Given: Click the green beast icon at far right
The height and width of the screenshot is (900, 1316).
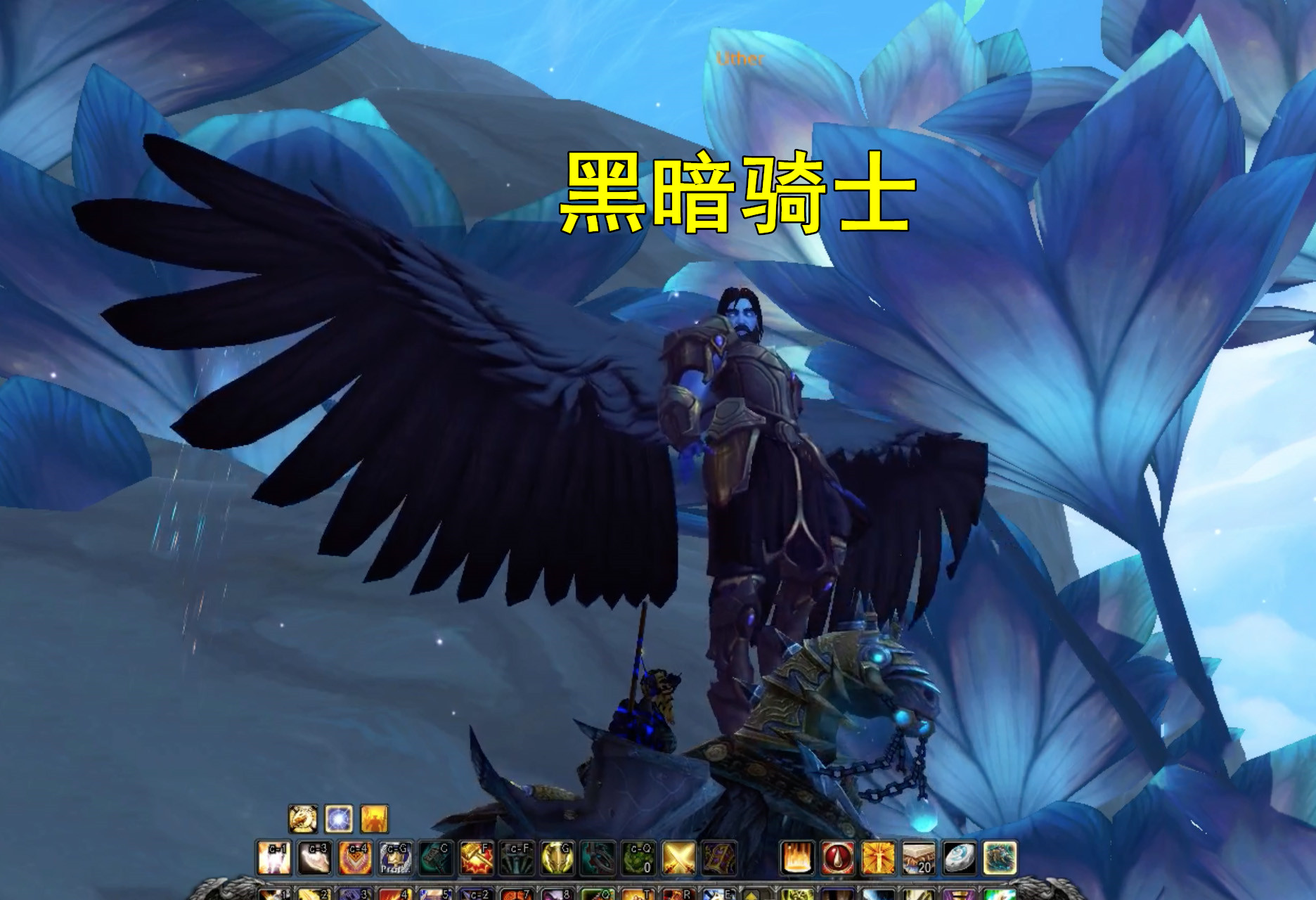Looking at the screenshot, I should [x=999, y=857].
